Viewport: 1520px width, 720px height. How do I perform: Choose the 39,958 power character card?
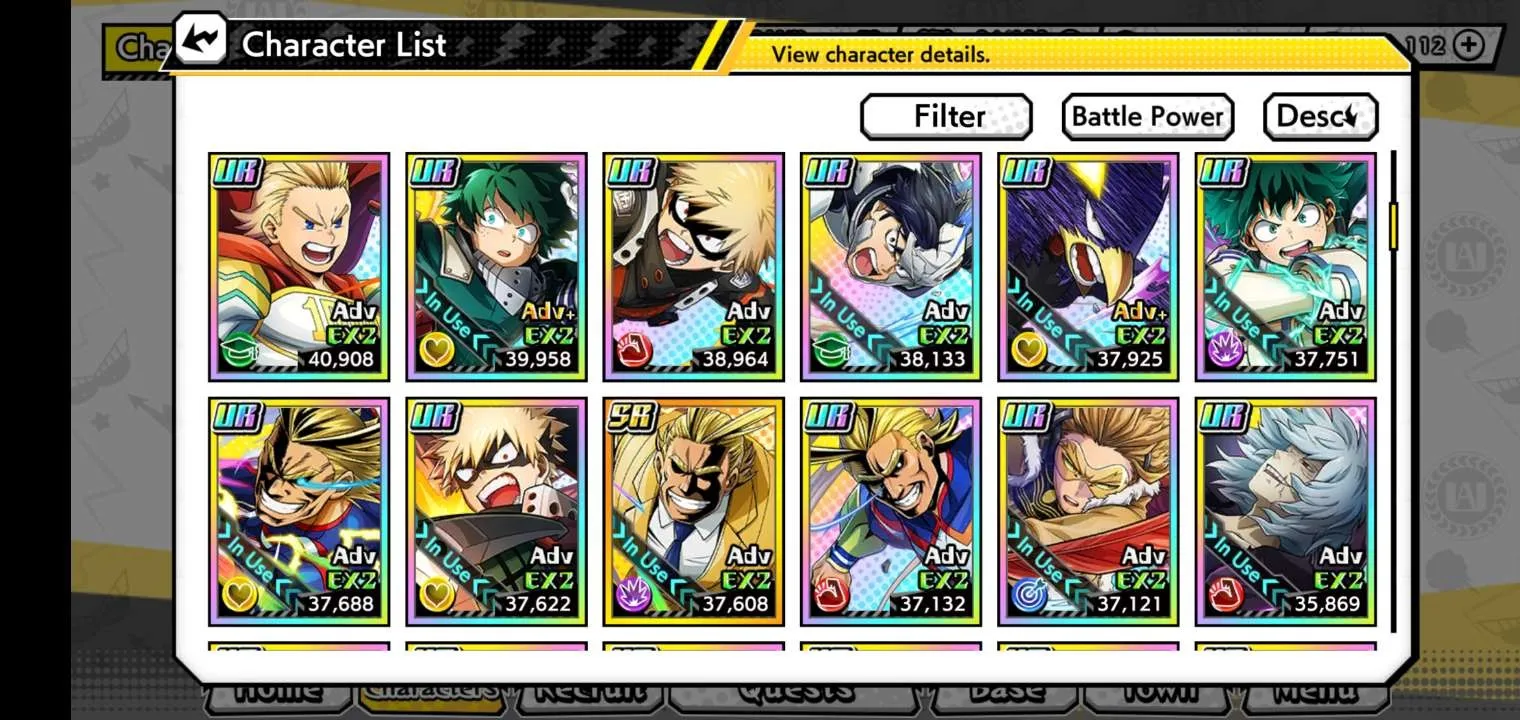[x=496, y=267]
